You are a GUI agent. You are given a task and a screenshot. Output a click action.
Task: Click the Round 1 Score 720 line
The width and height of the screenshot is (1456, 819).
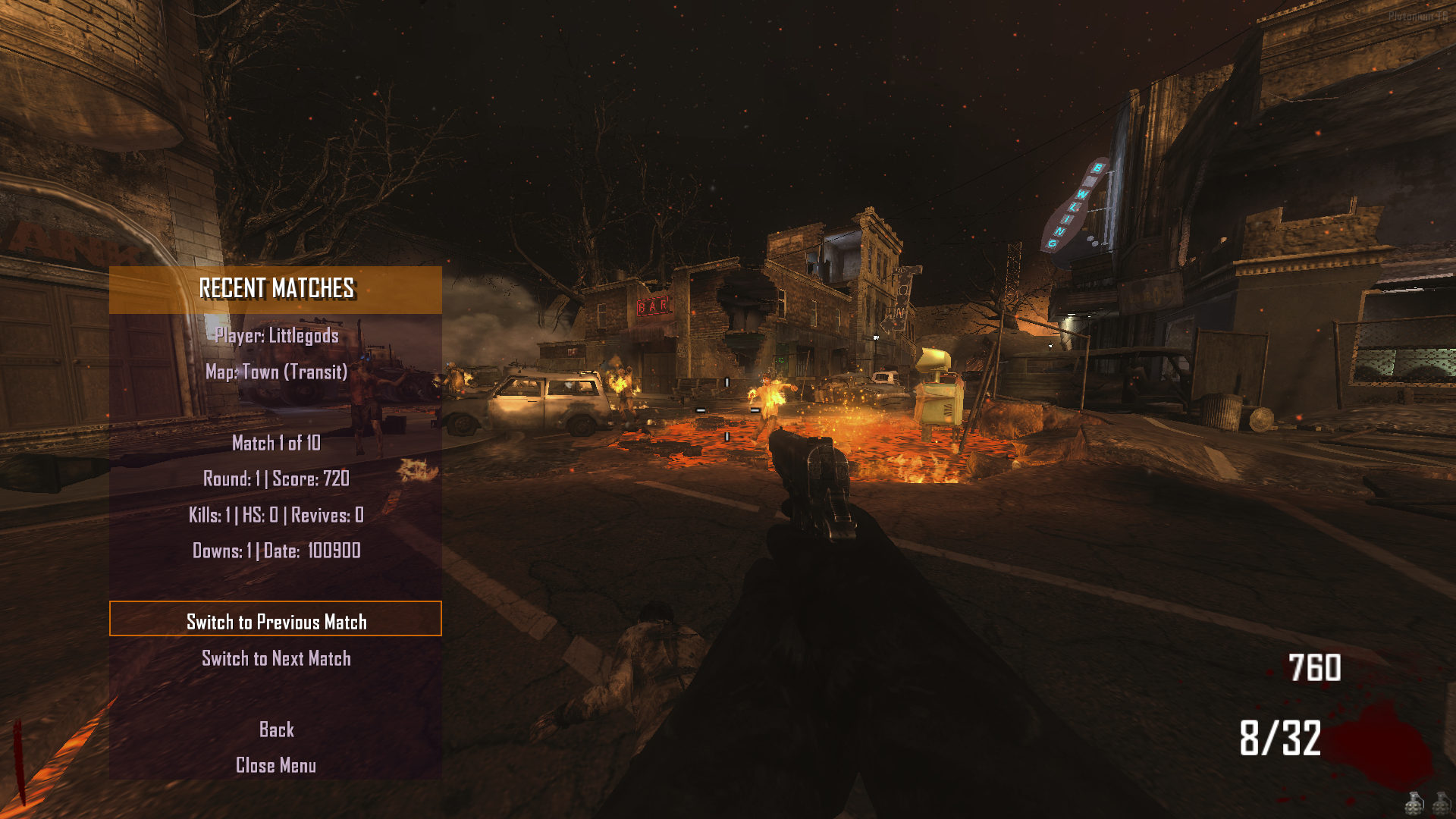275,479
